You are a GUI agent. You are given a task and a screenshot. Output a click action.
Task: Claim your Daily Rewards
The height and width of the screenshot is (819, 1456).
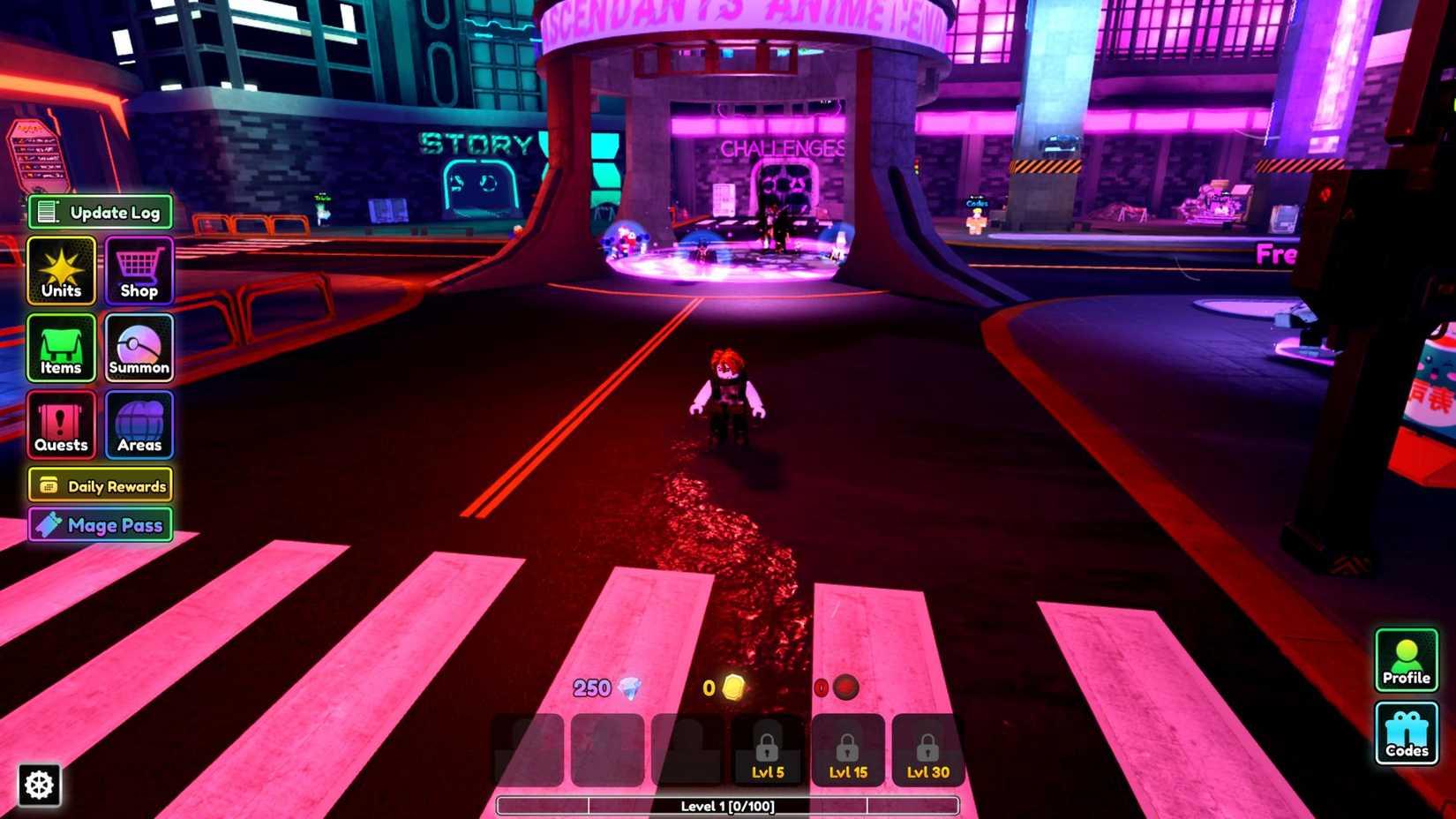100,485
